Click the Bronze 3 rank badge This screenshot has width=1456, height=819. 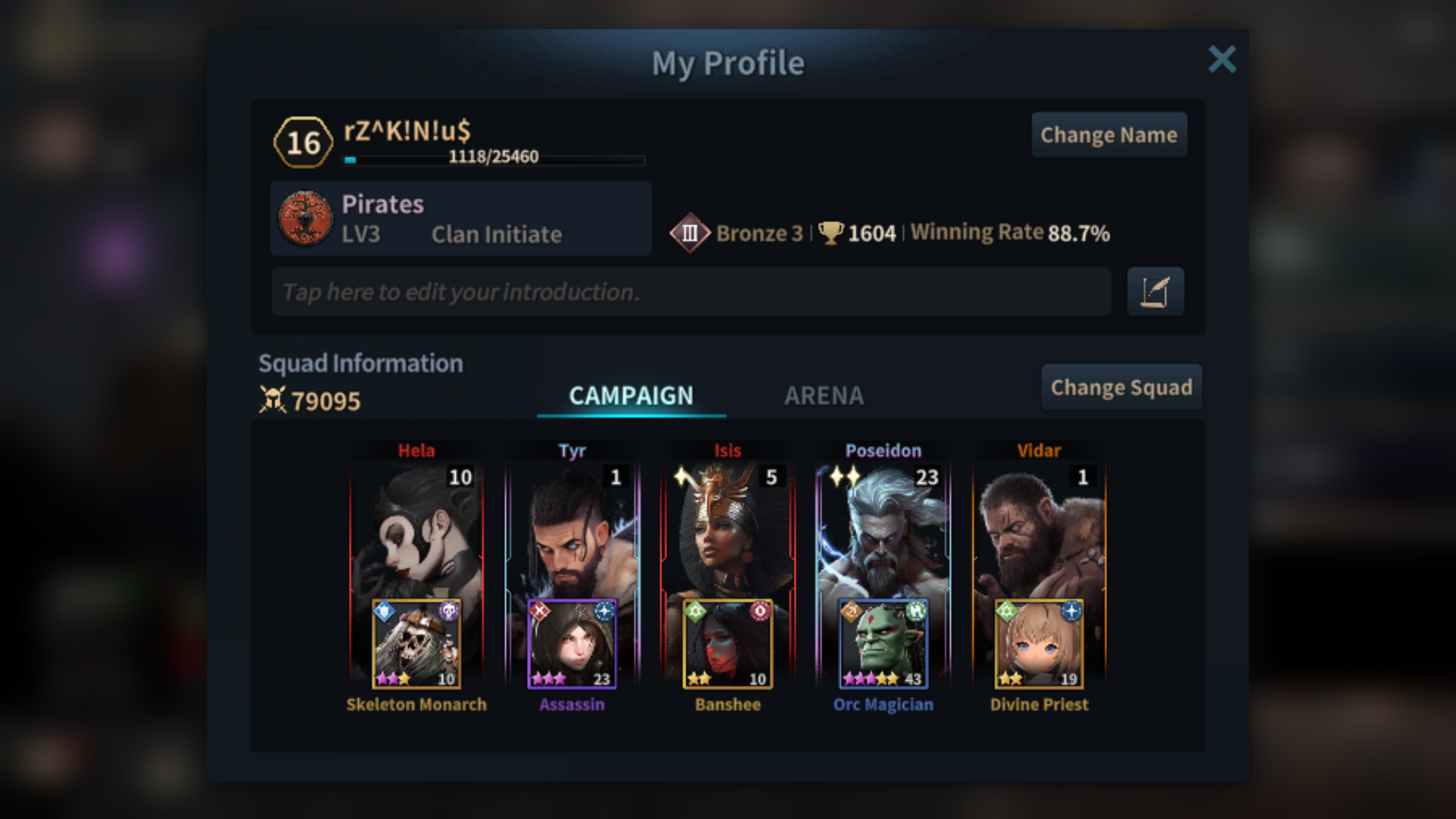(689, 233)
